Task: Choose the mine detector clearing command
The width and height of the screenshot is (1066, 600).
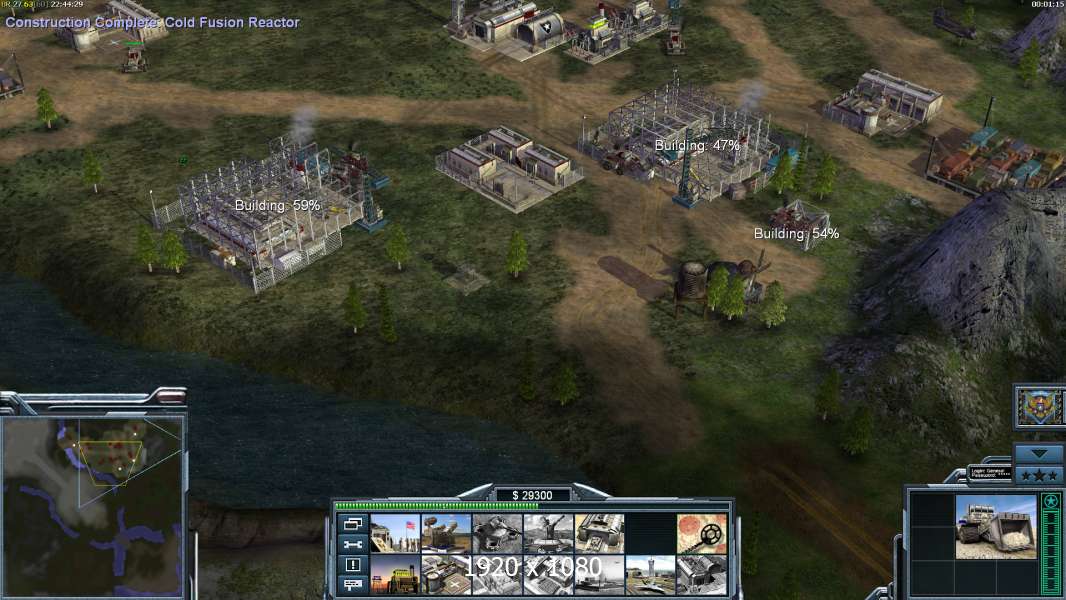Action: click(x=700, y=533)
